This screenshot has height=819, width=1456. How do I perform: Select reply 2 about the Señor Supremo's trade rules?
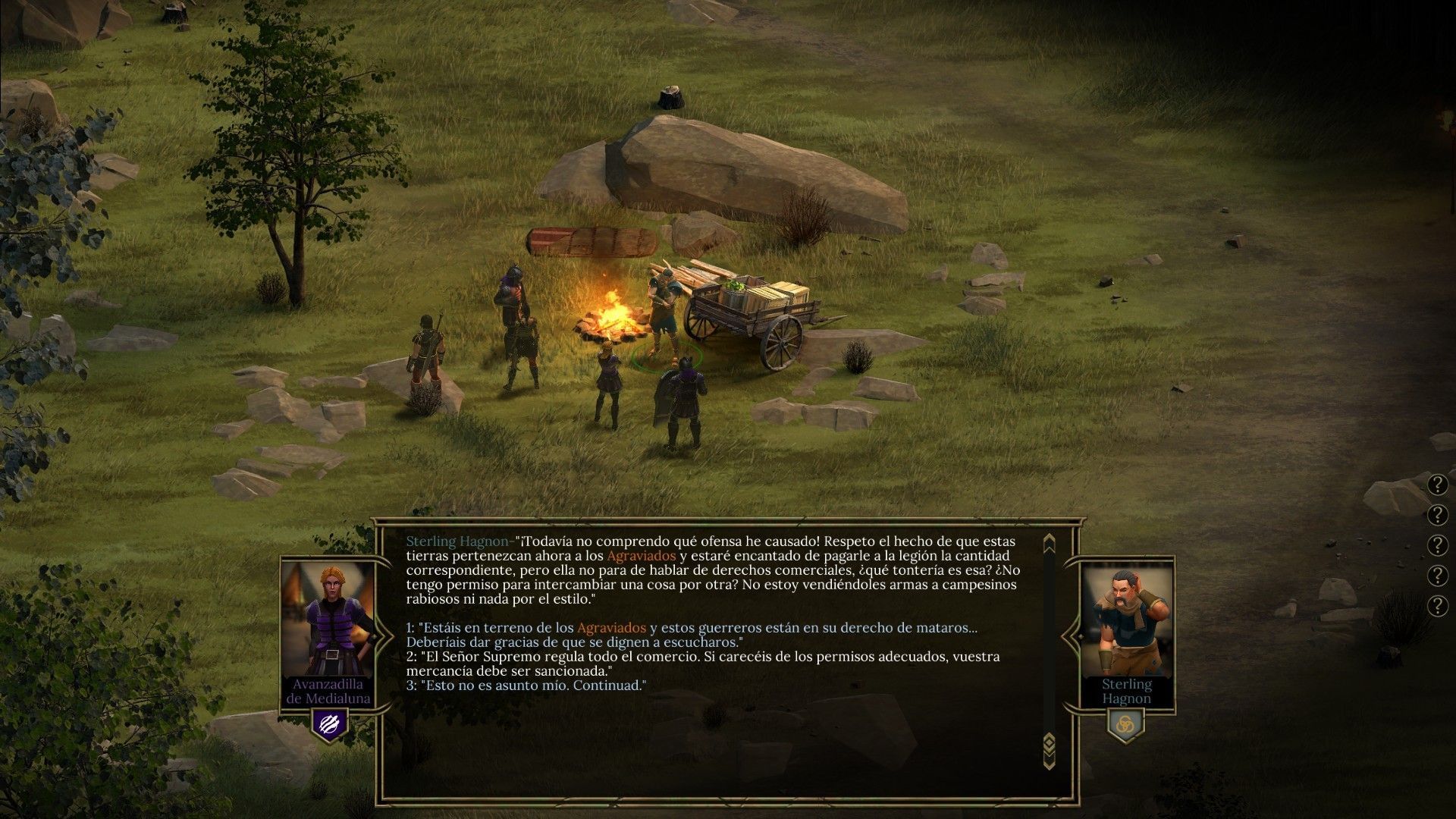click(702, 657)
